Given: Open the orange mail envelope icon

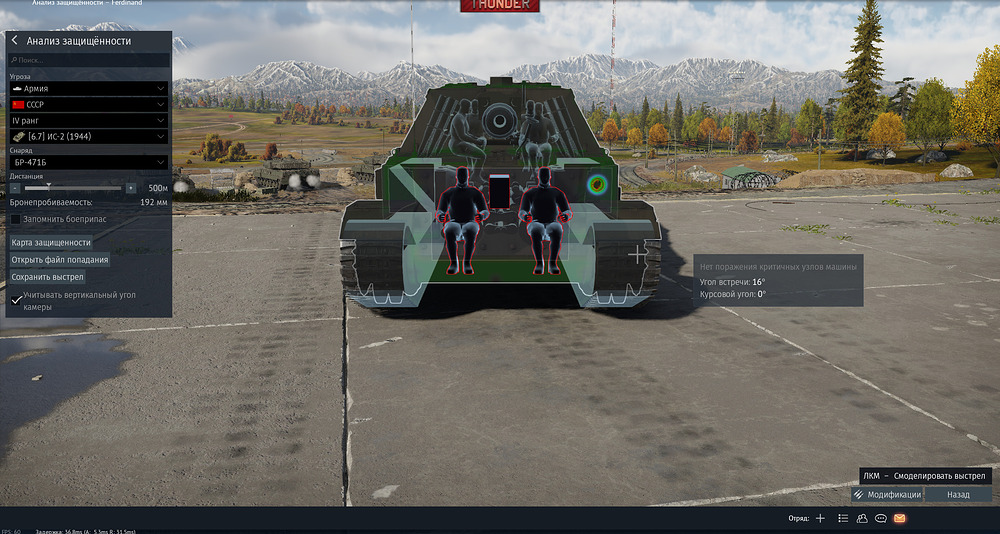Looking at the screenshot, I should 899,518.
